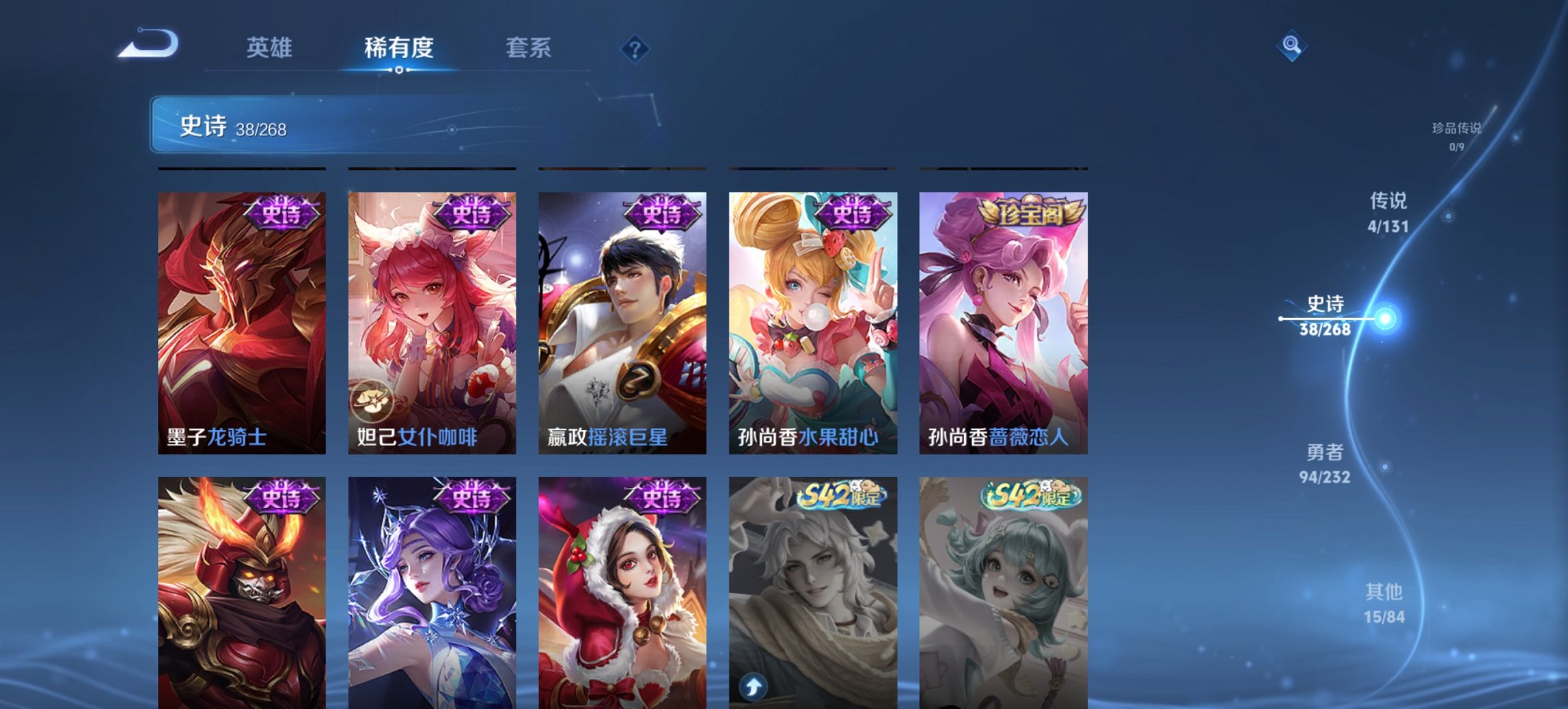Click the upgrade arrow icon on the bottom S42 card

click(x=753, y=687)
